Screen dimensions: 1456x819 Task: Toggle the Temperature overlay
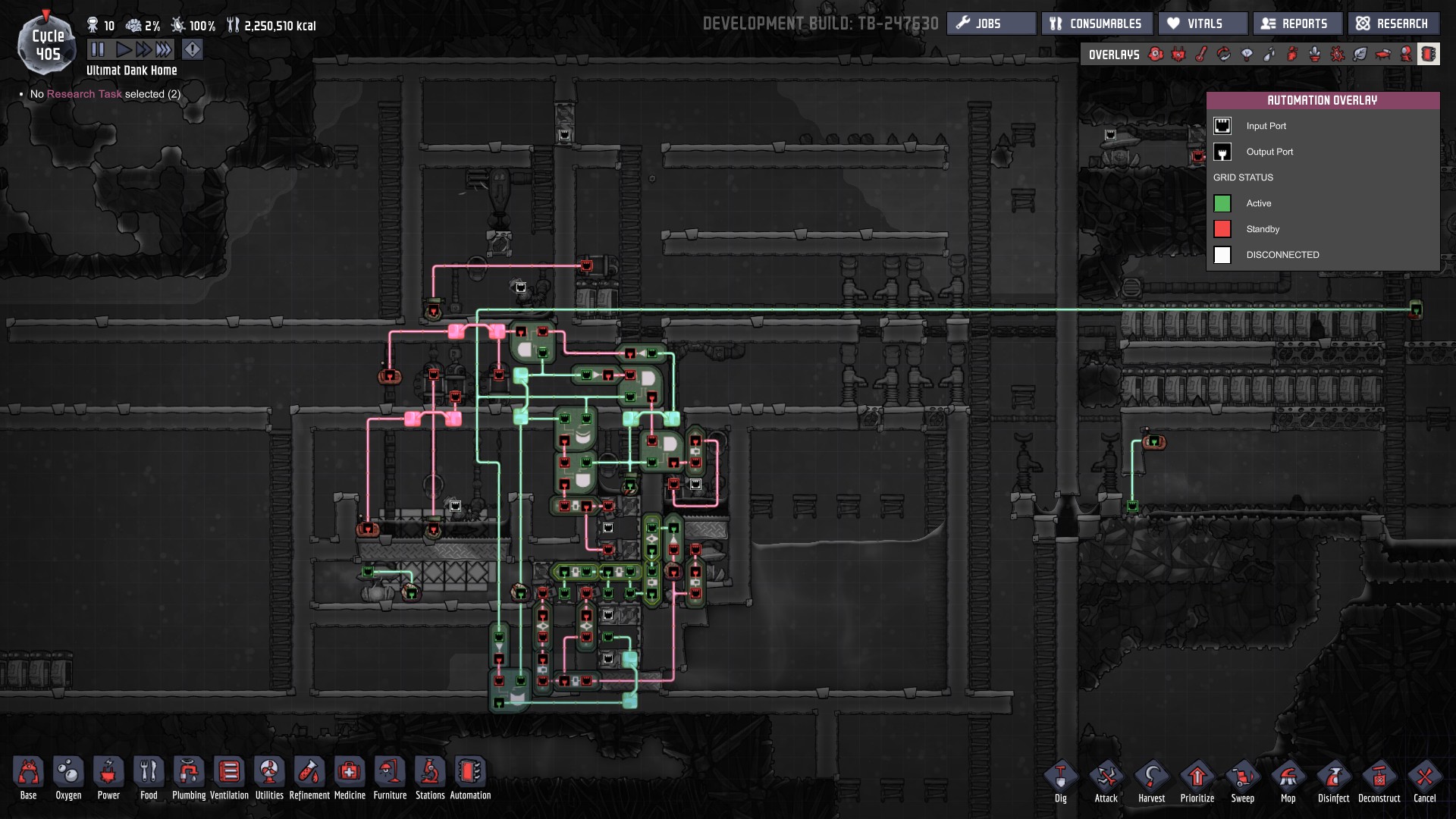click(1200, 54)
